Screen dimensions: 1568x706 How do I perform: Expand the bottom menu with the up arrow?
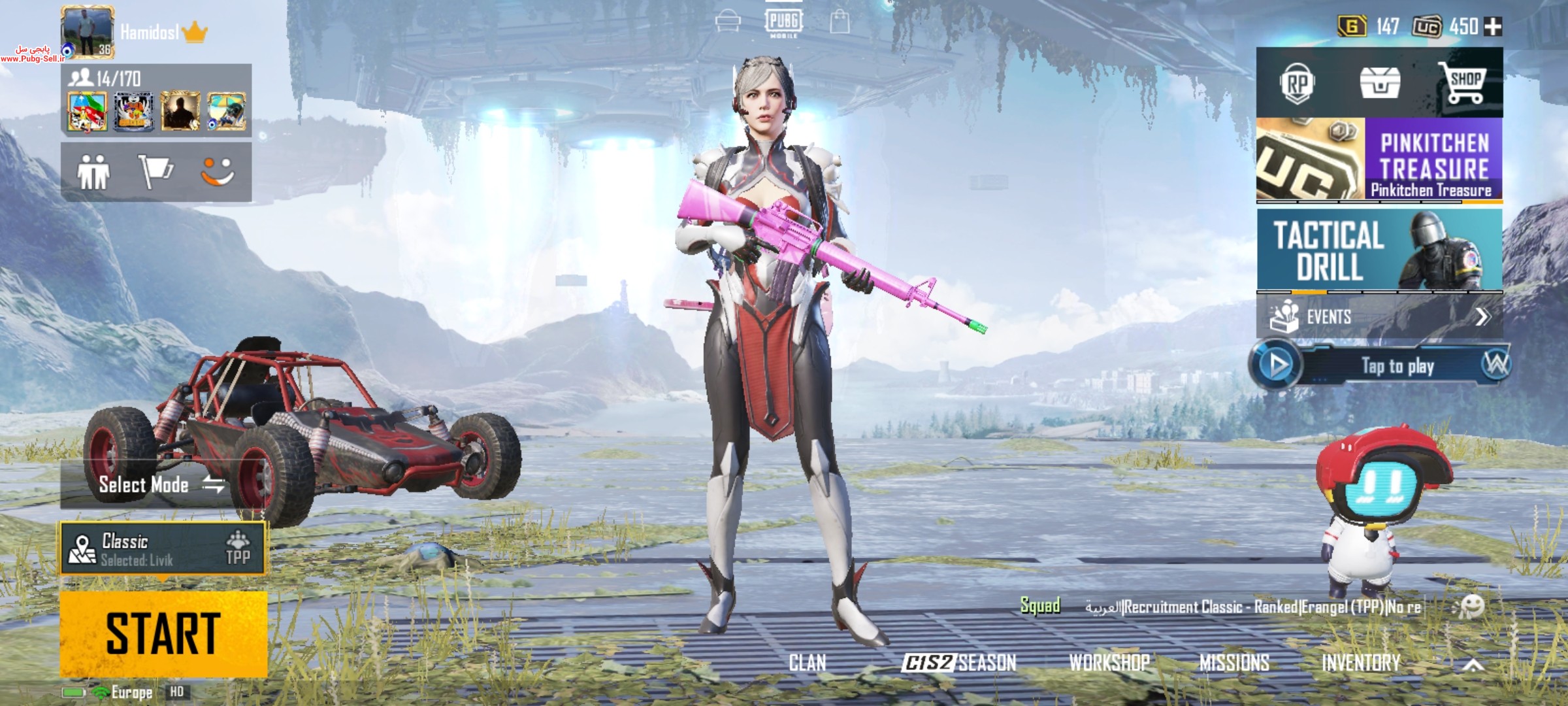pos(1473,665)
